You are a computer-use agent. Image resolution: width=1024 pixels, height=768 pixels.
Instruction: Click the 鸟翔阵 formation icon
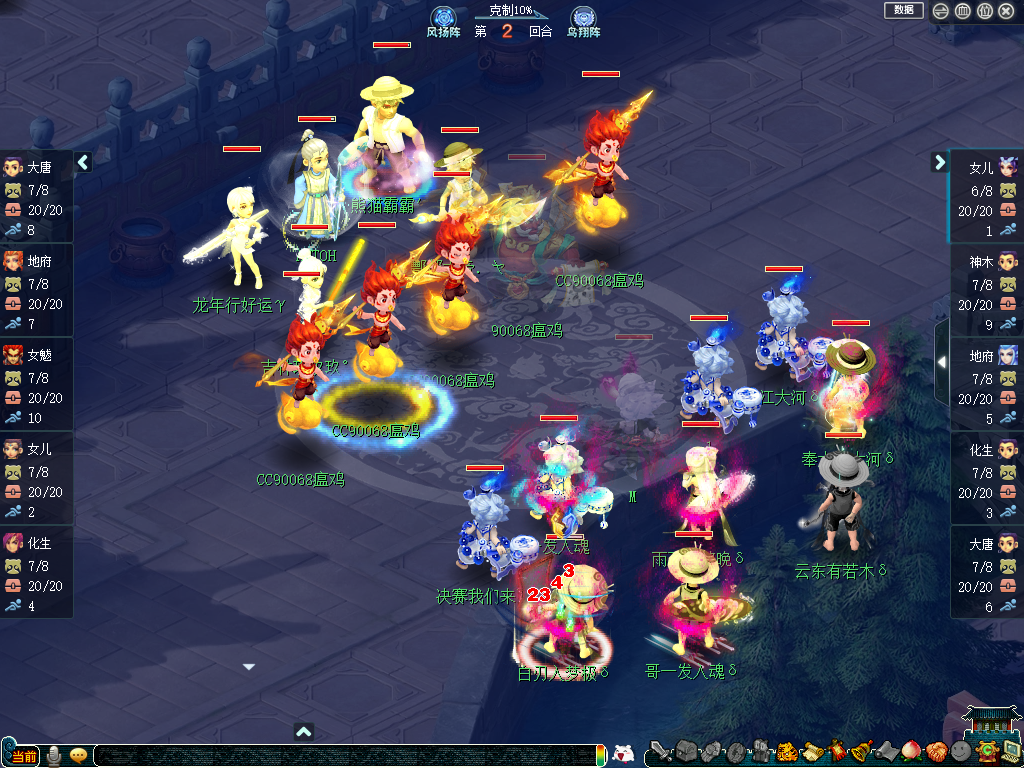583,19
